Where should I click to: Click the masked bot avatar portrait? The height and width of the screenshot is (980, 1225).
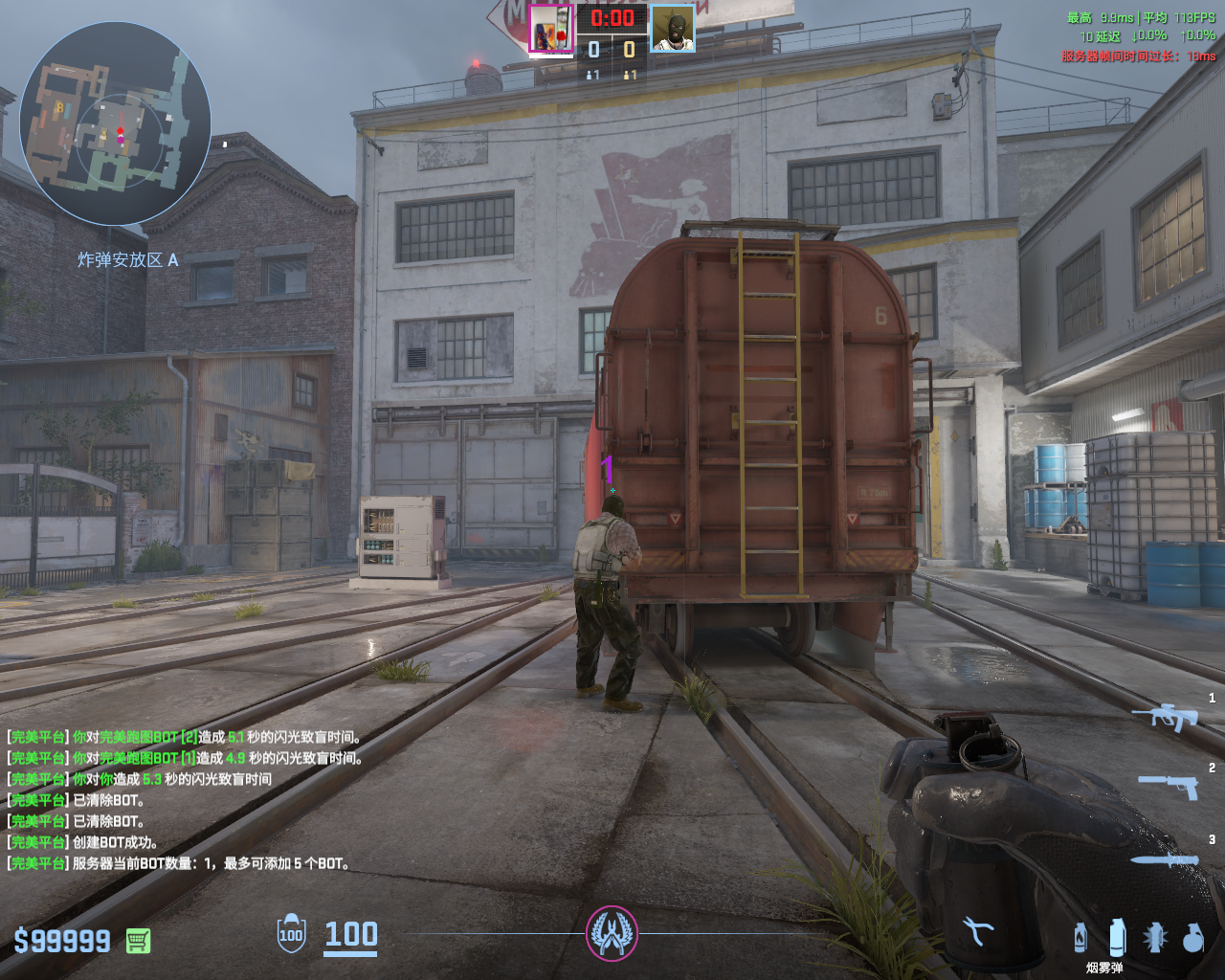pyautogui.click(x=673, y=29)
